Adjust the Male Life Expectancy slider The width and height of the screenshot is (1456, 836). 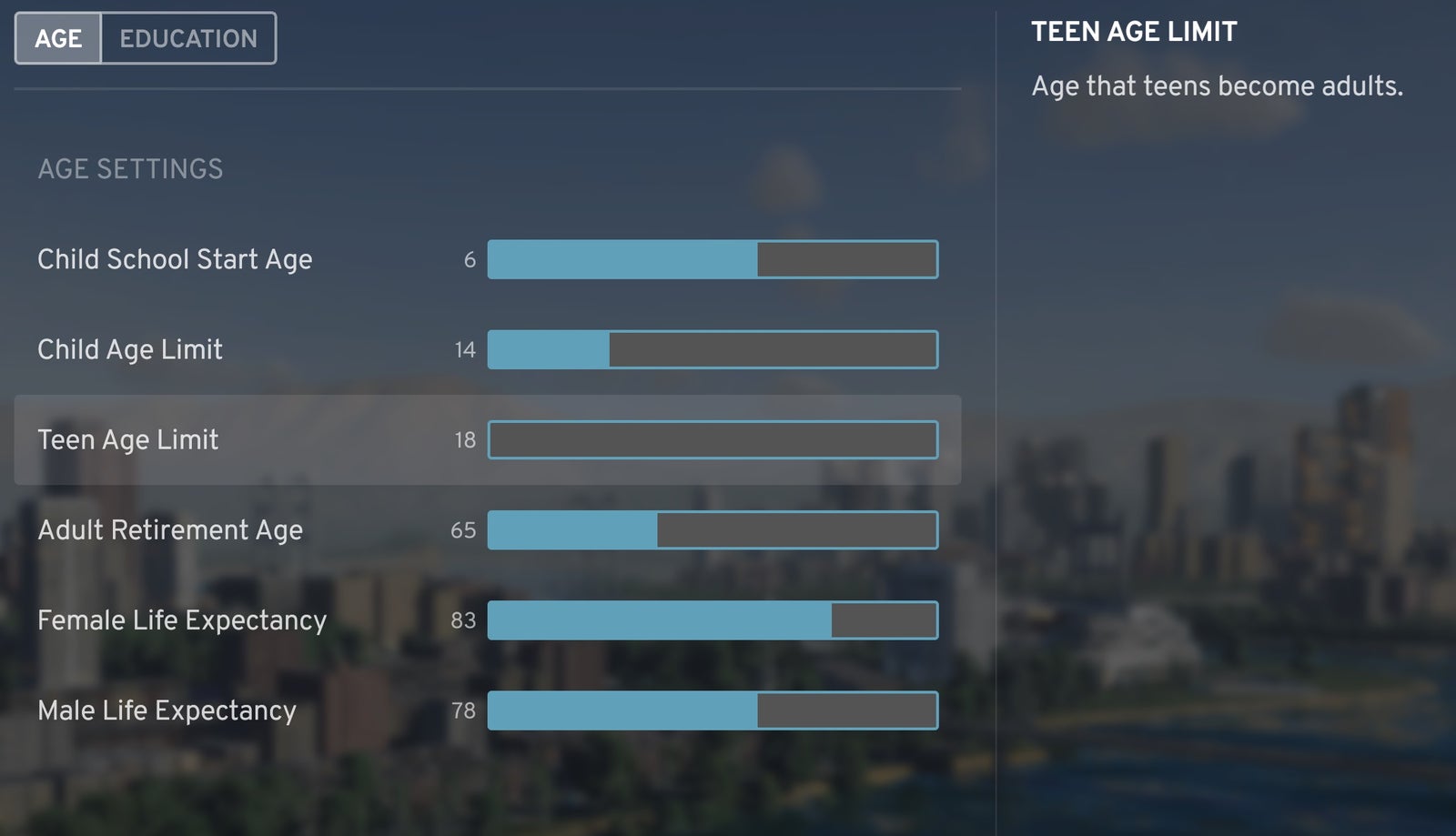[x=713, y=711]
